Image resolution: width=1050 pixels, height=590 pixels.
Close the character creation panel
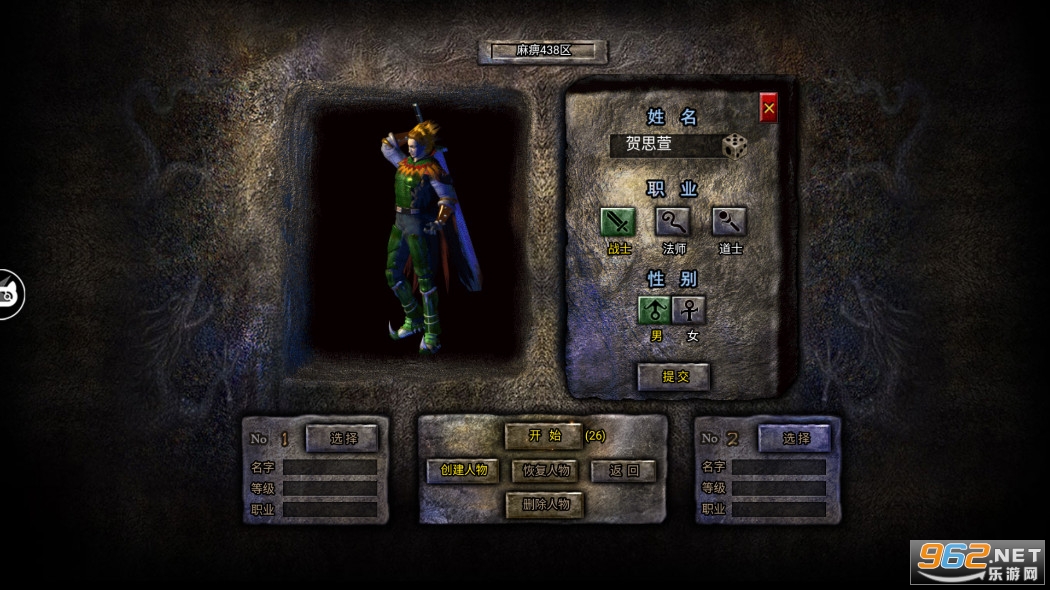click(x=768, y=108)
